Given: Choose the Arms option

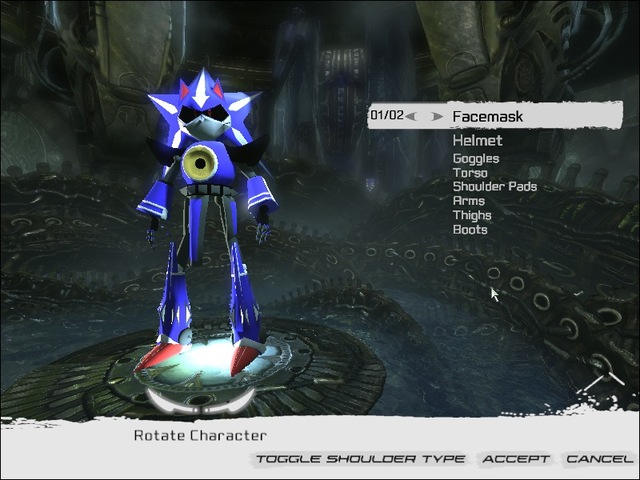Looking at the screenshot, I should point(469,200).
